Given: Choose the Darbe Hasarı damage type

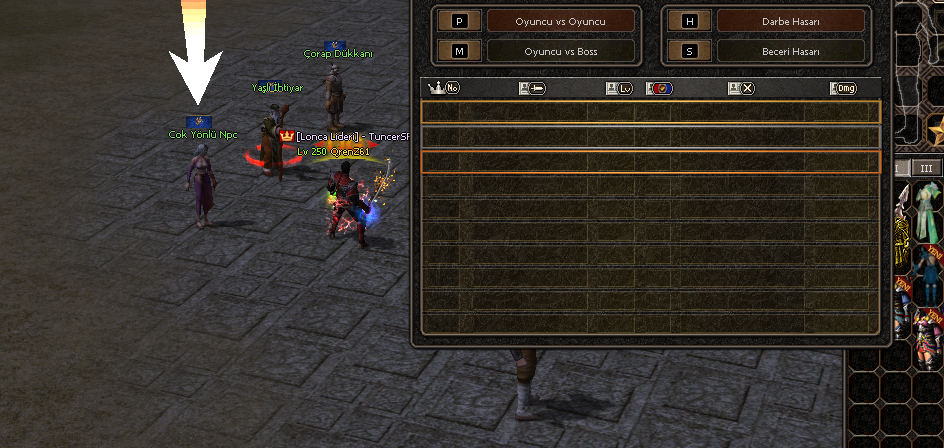Looking at the screenshot, I should [x=790, y=20].
